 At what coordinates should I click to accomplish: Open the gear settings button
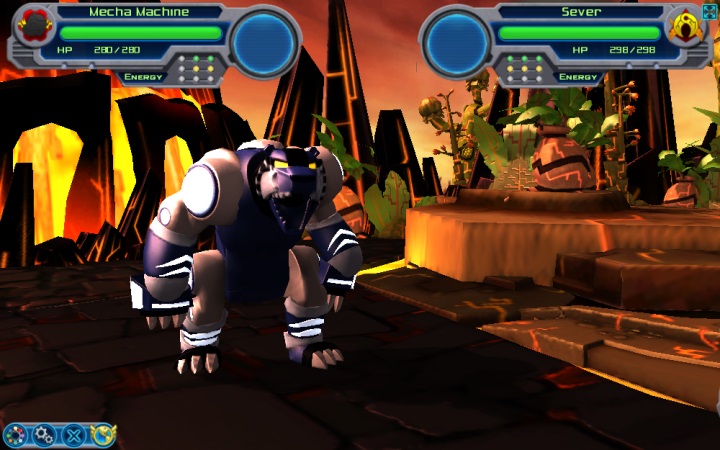point(44,435)
